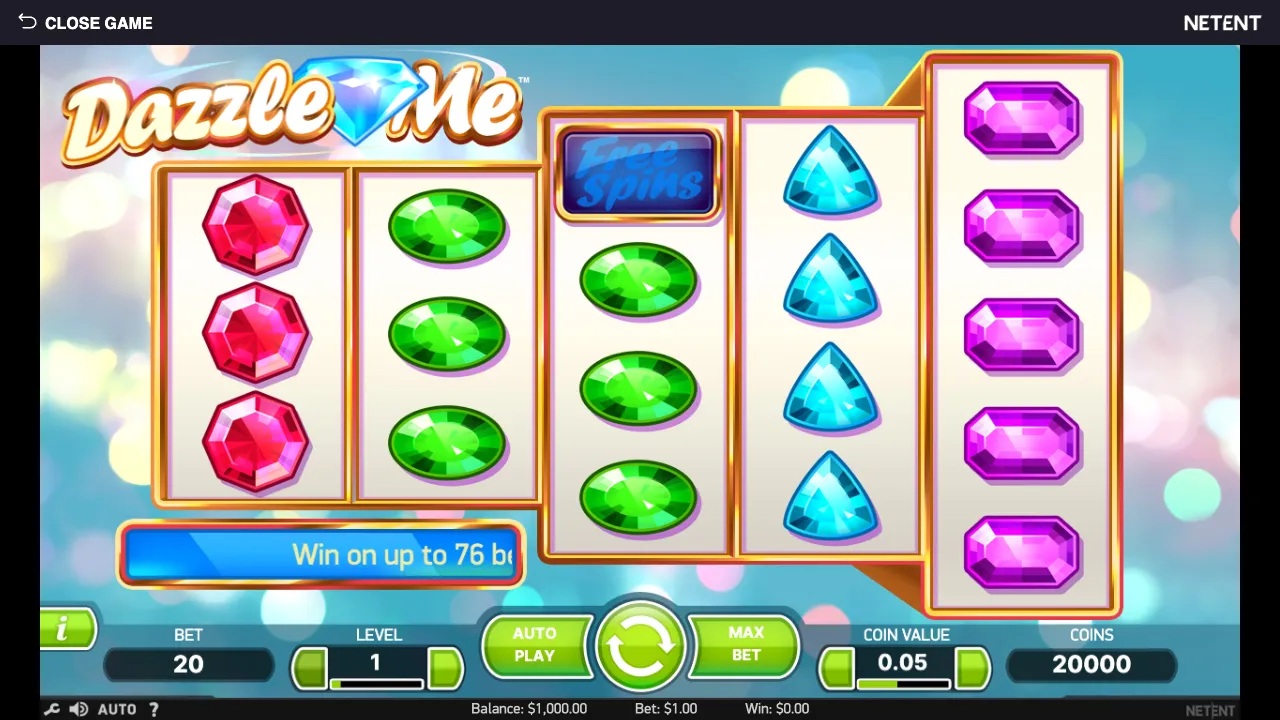Decrease coin value using left arrow
Image resolution: width=1280 pixels, height=720 pixels.
tap(837, 667)
